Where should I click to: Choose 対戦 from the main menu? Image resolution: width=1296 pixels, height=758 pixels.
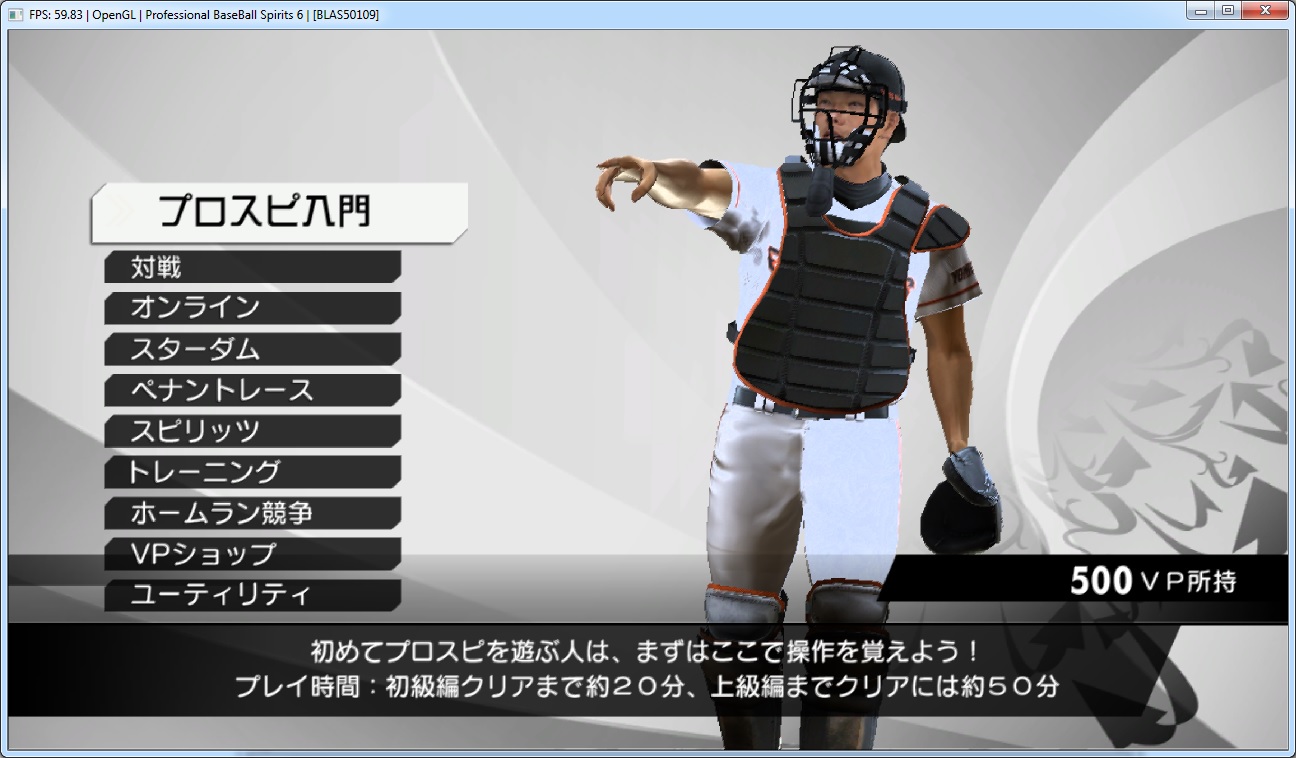[x=252, y=267]
